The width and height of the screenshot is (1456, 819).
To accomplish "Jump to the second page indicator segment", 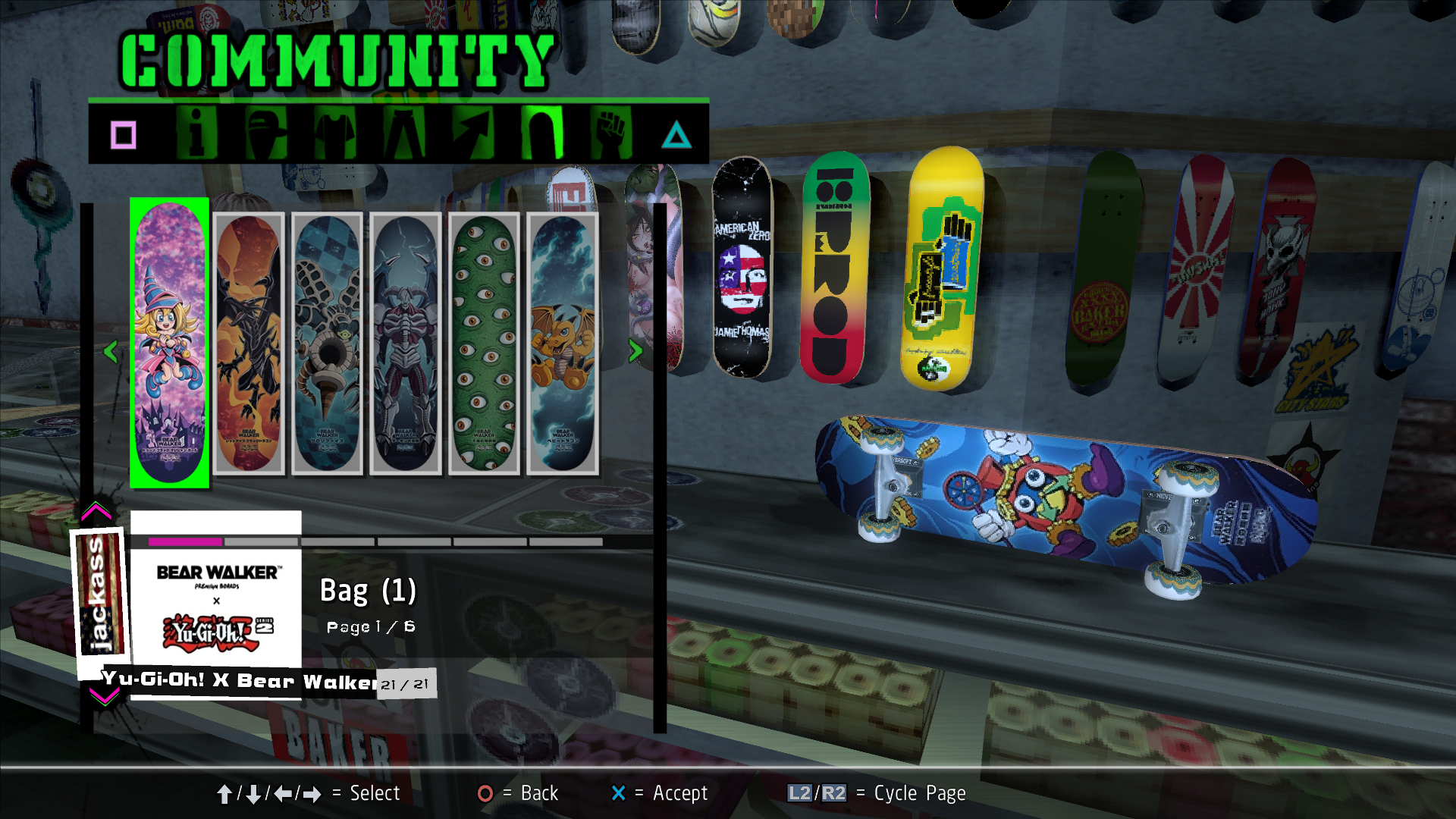I will pos(262,542).
